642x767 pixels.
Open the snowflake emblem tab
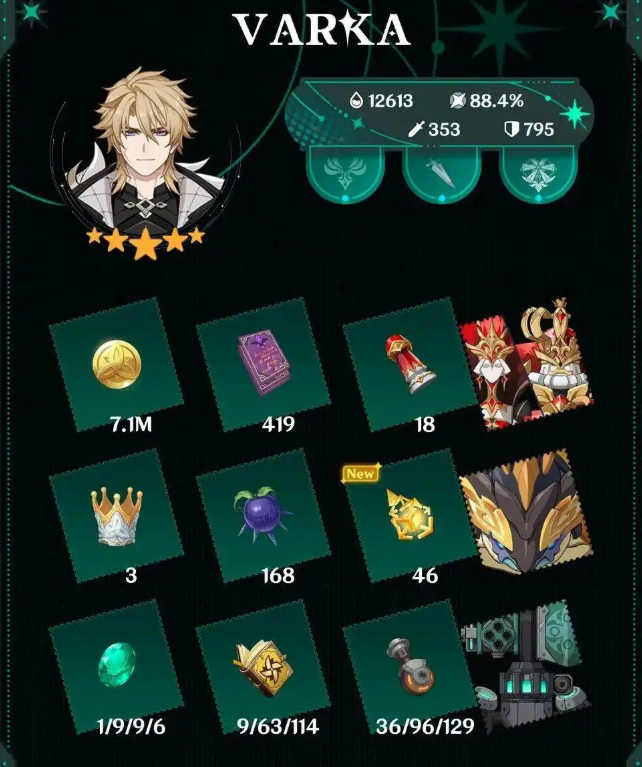tap(538, 171)
